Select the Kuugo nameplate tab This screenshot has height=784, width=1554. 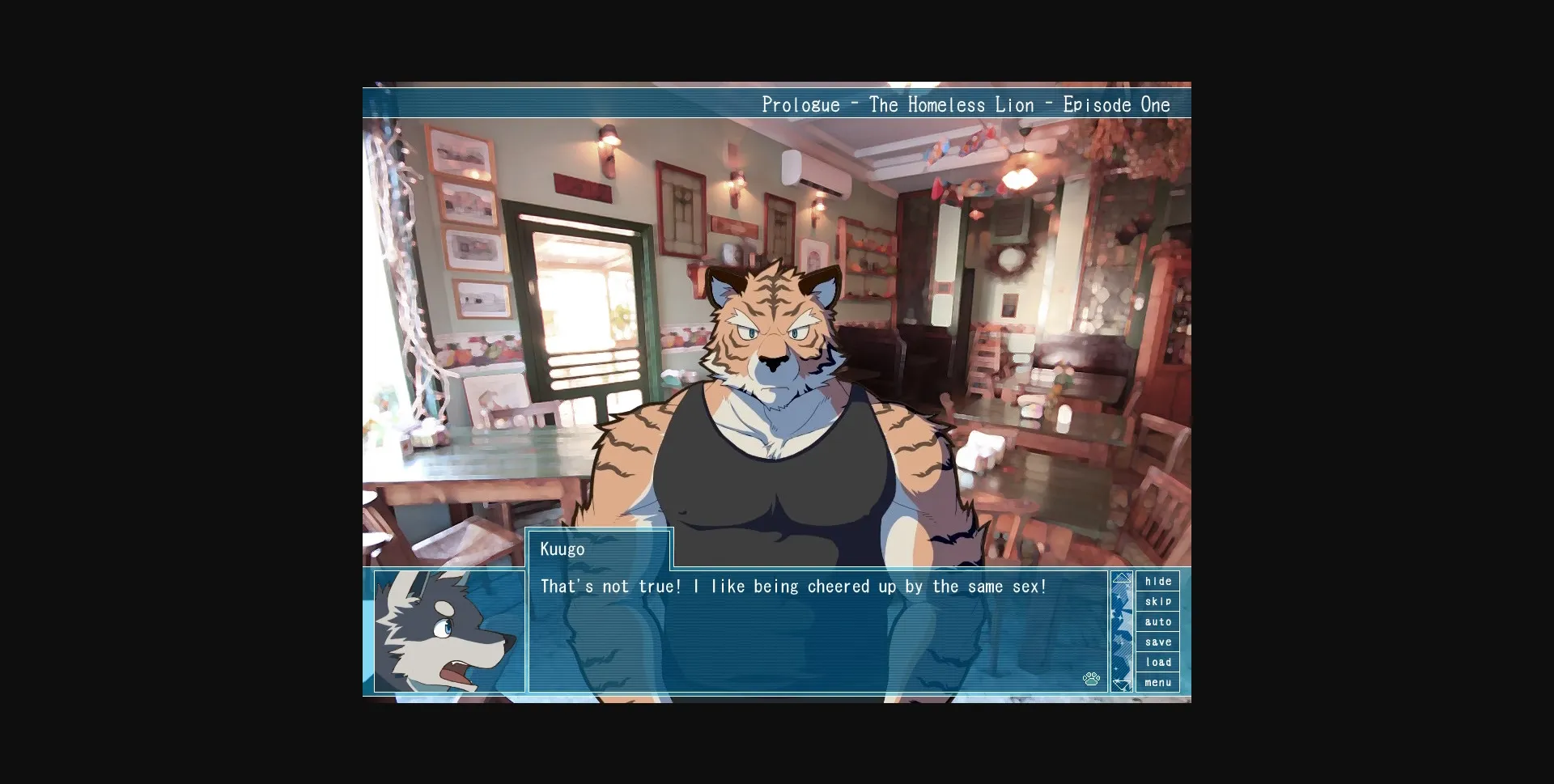click(x=601, y=549)
